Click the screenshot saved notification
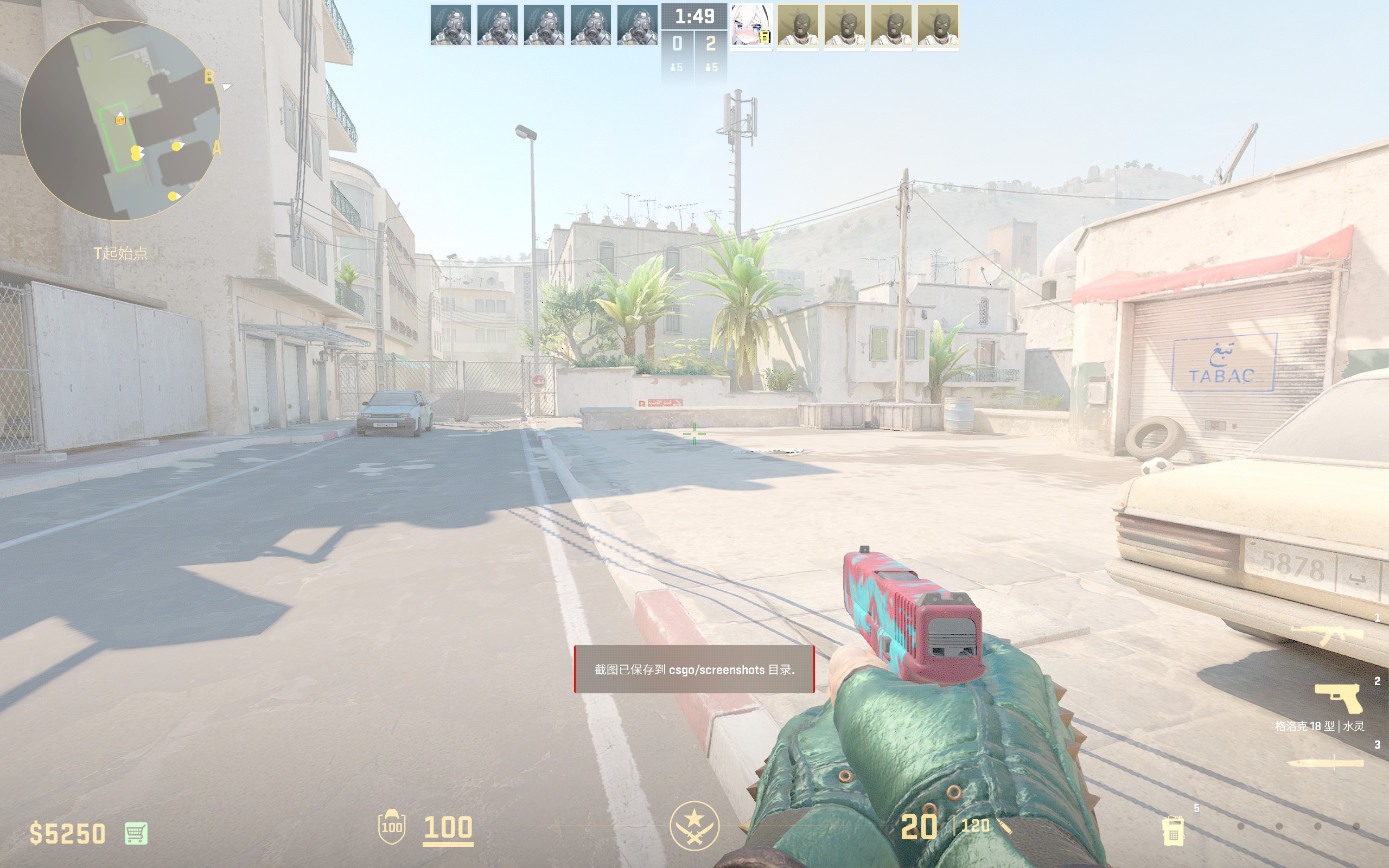 (694, 669)
